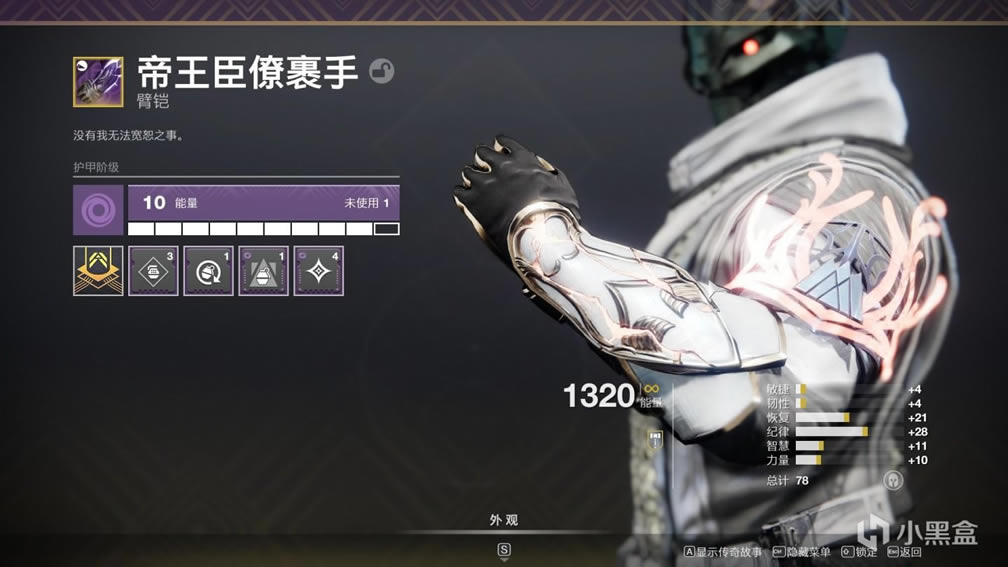This screenshot has height=567, width=1008.
Task: Open the 外观 appearance section
Action: (x=503, y=520)
